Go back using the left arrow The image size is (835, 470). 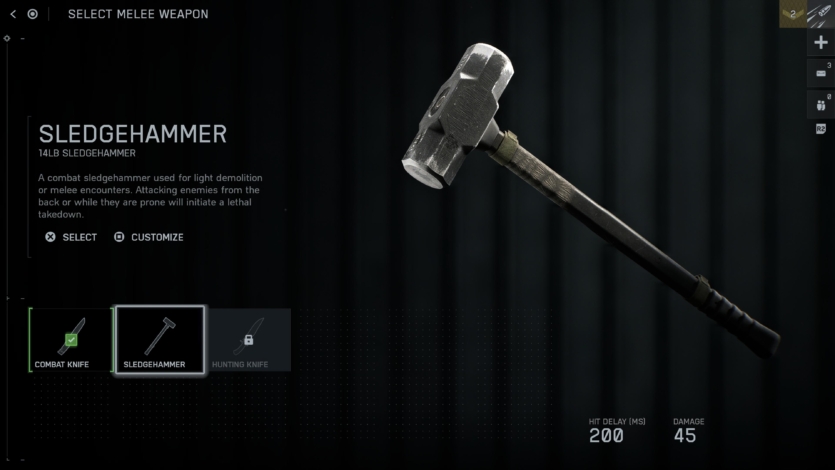pyautogui.click(x=13, y=14)
